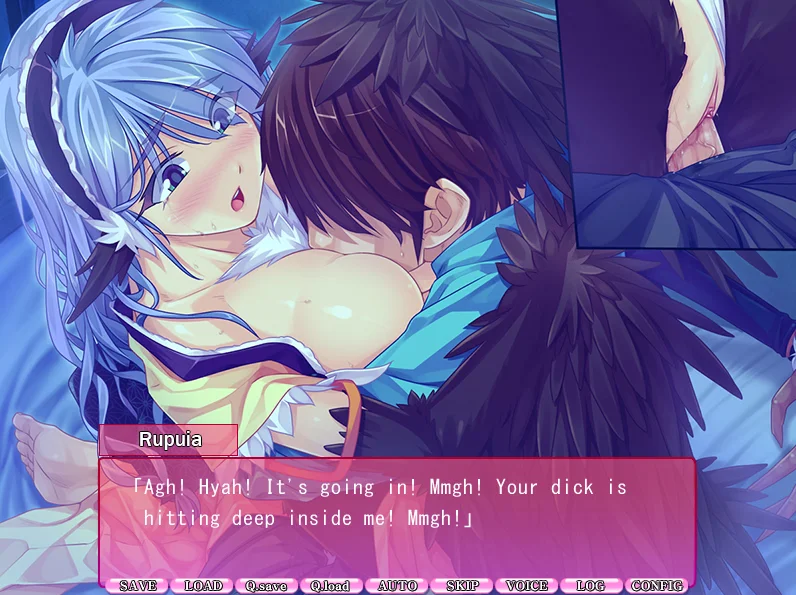Activate the SKIP button

click(x=462, y=586)
